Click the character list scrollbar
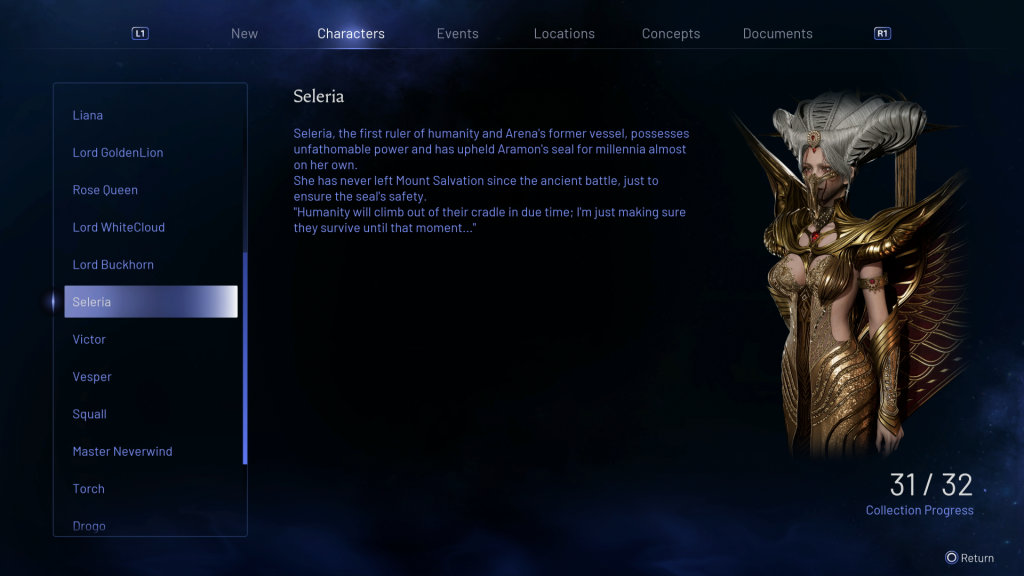The image size is (1024, 576). click(245, 358)
